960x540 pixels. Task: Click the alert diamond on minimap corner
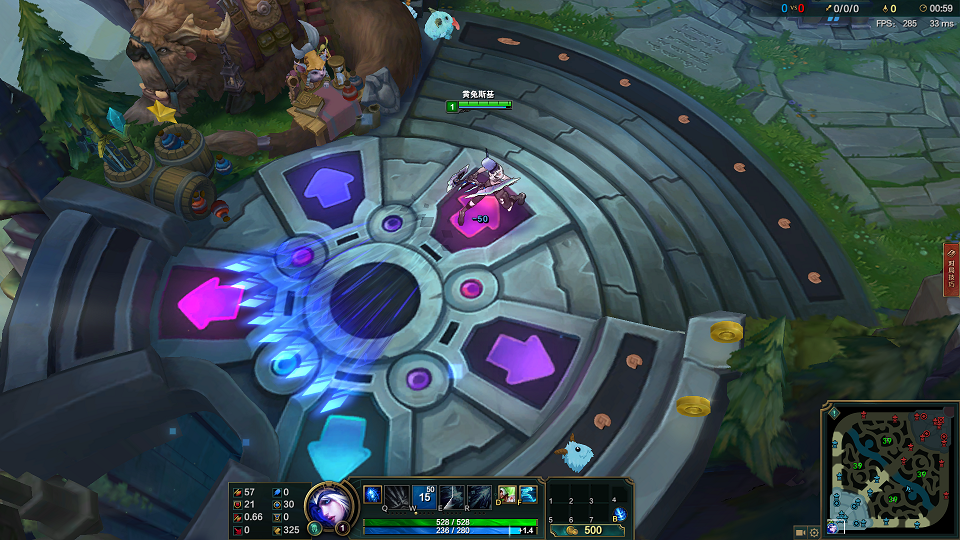833,412
